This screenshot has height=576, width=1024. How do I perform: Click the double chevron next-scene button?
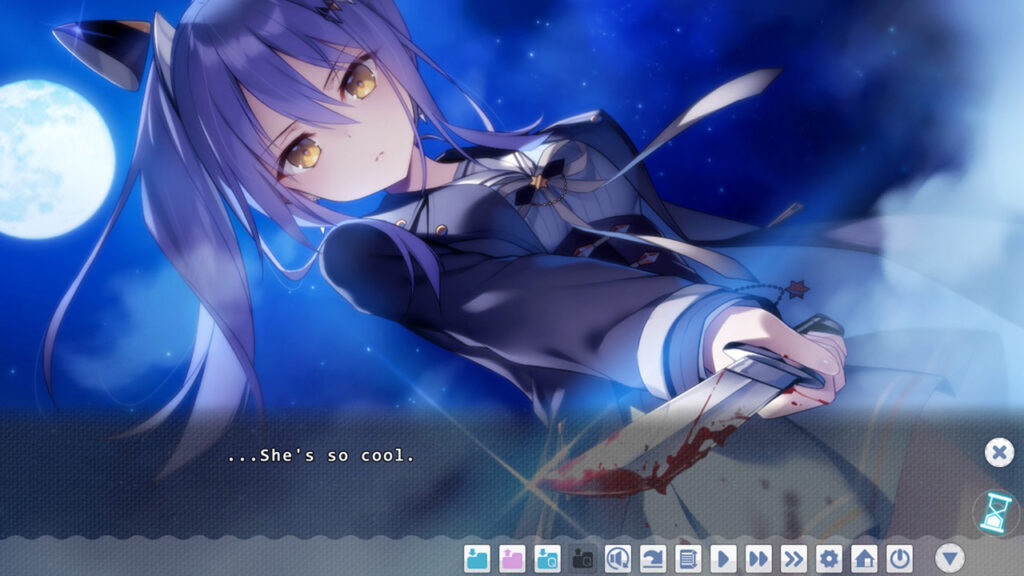click(794, 558)
